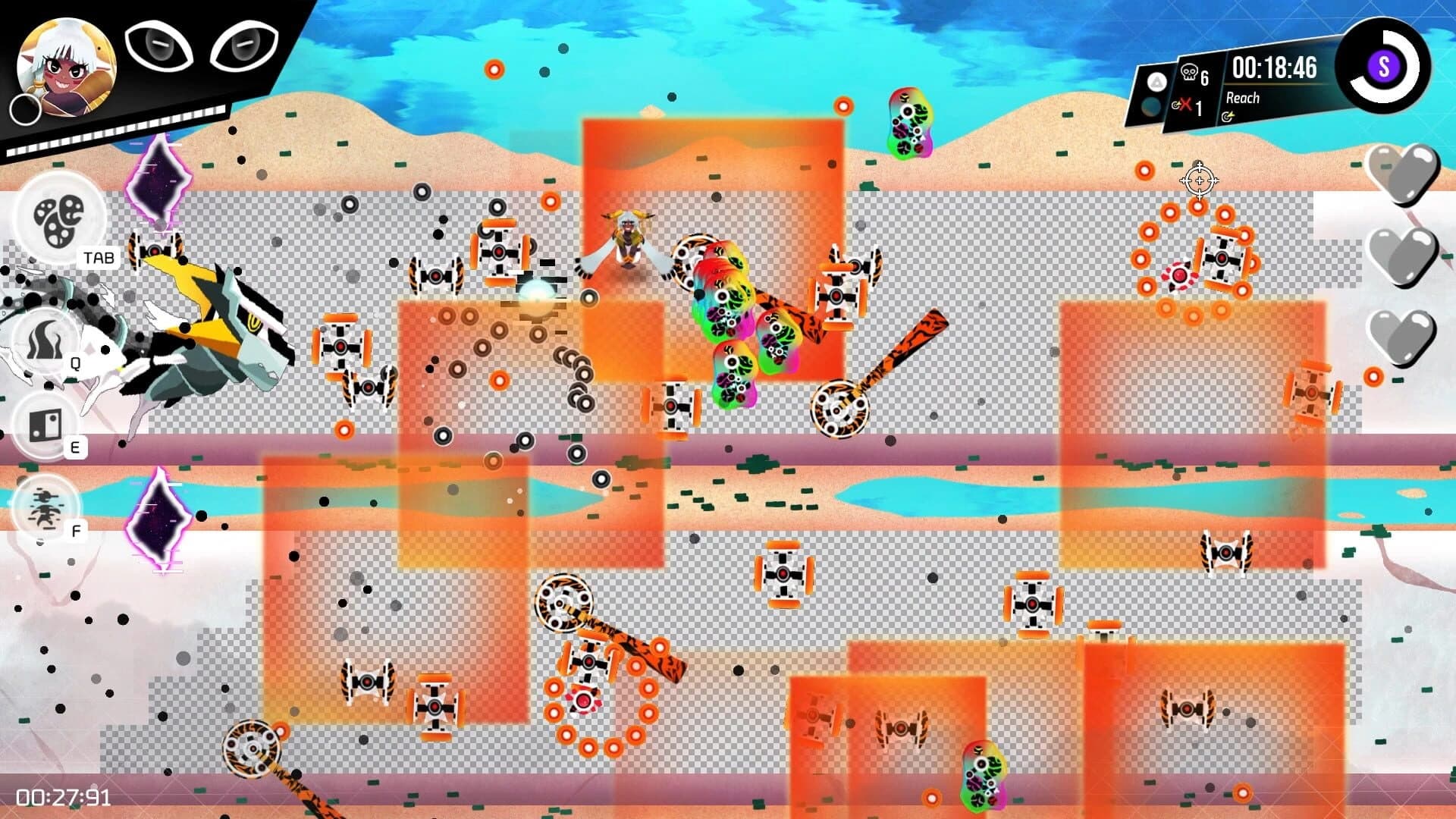Click the crosshair cursor reticle
Screen dimensions: 1456x819
(1199, 180)
